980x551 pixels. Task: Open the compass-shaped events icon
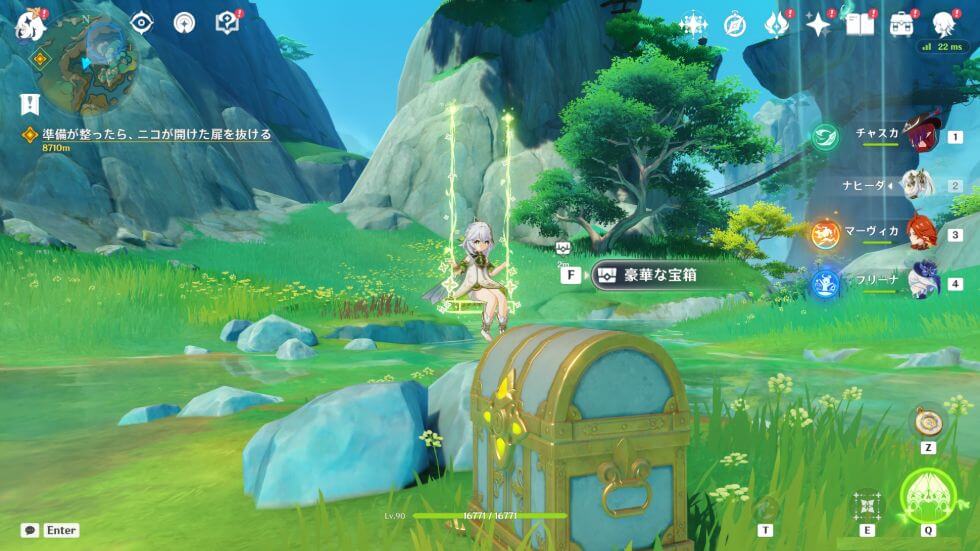(x=735, y=24)
